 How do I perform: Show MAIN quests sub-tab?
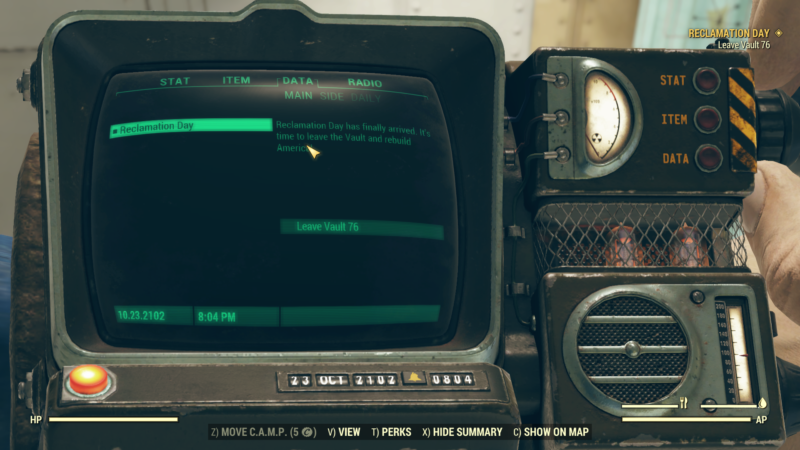tap(298, 96)
